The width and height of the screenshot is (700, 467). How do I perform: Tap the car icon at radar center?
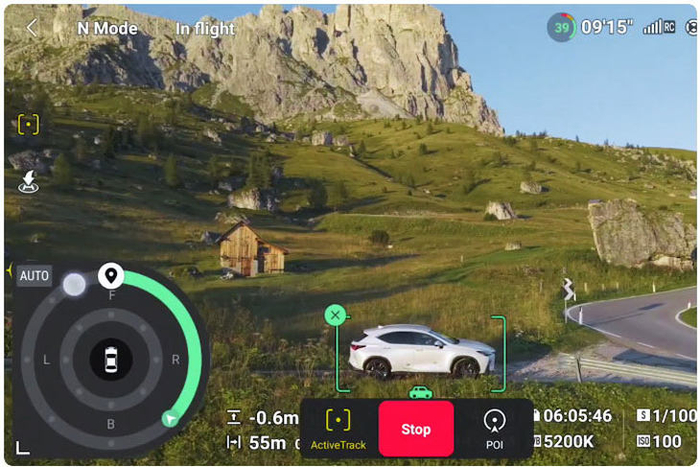coord(110,358)
